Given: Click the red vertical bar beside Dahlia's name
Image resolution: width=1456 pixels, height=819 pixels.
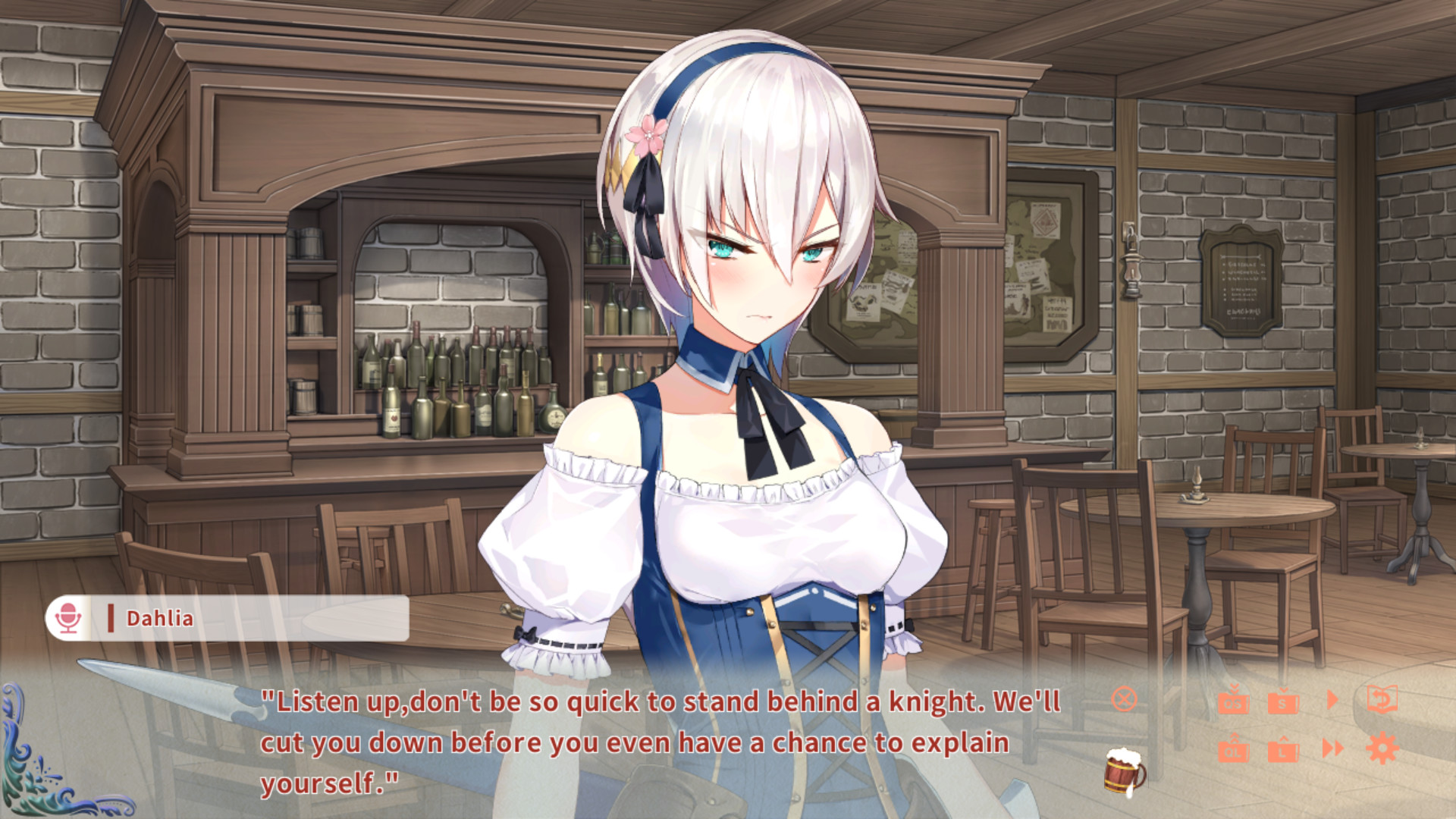Looking at the screenshot, I should point(111,618).
